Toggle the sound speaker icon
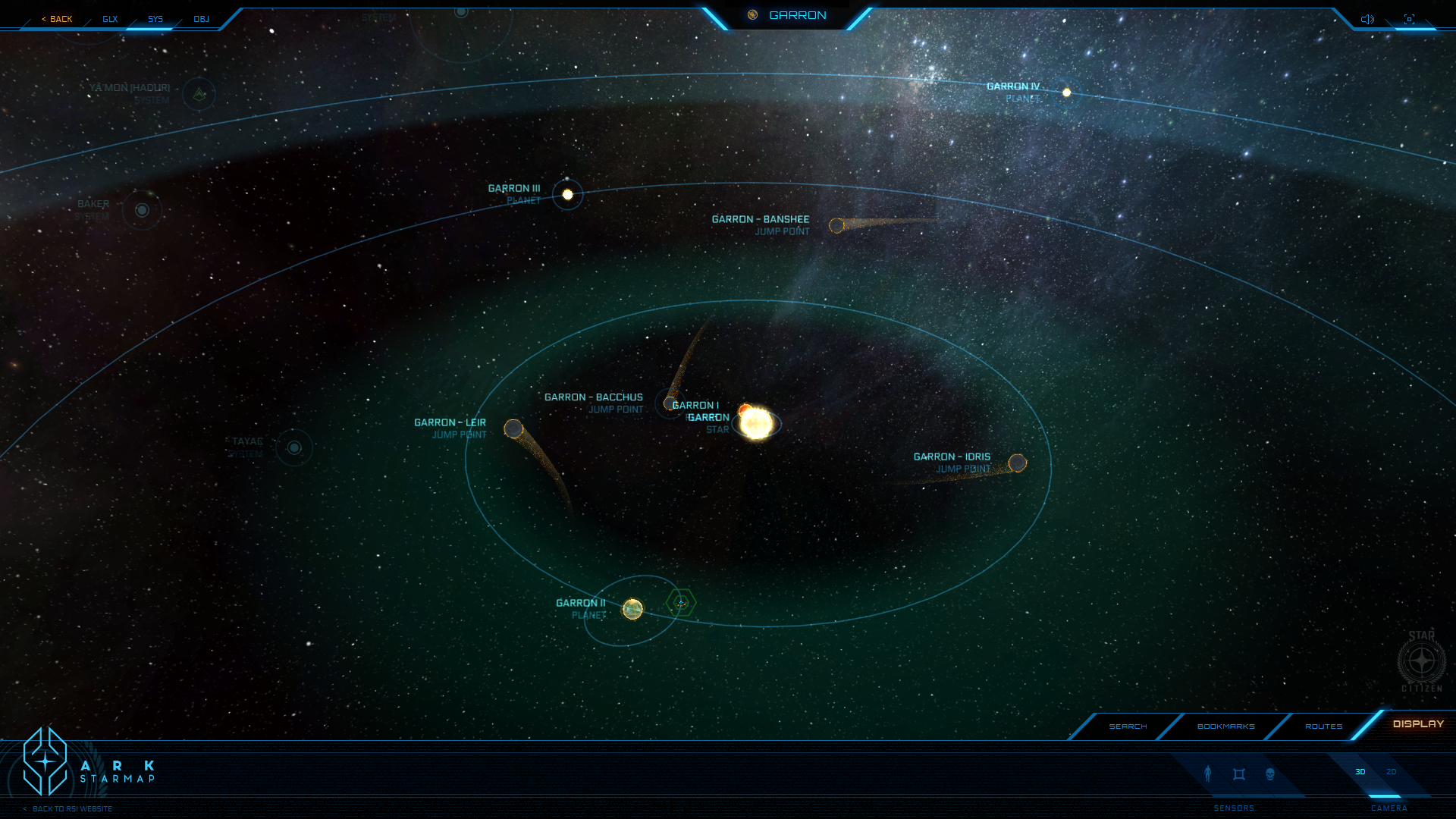1456x819 pixels. click(1367, 19)
